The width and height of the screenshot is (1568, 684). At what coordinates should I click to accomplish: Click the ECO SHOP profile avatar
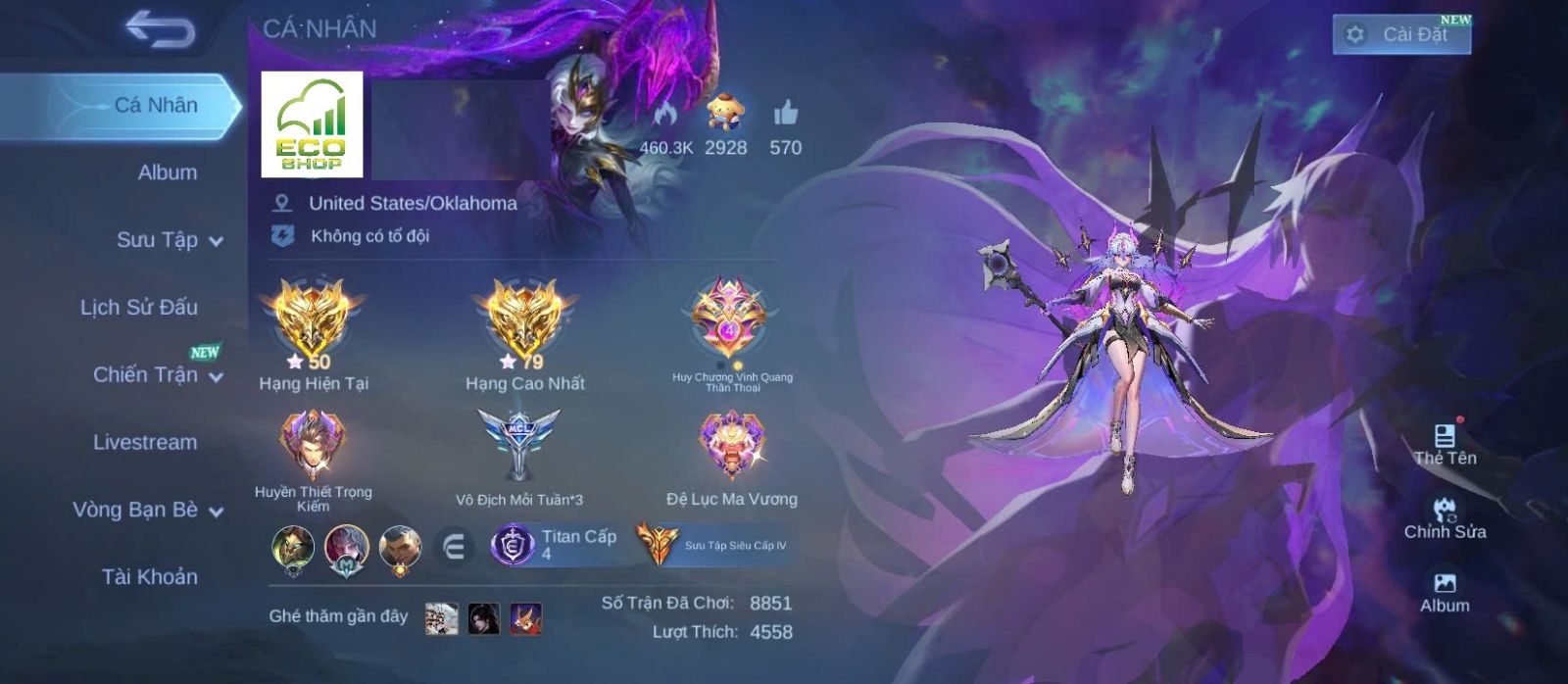(312, 124)
